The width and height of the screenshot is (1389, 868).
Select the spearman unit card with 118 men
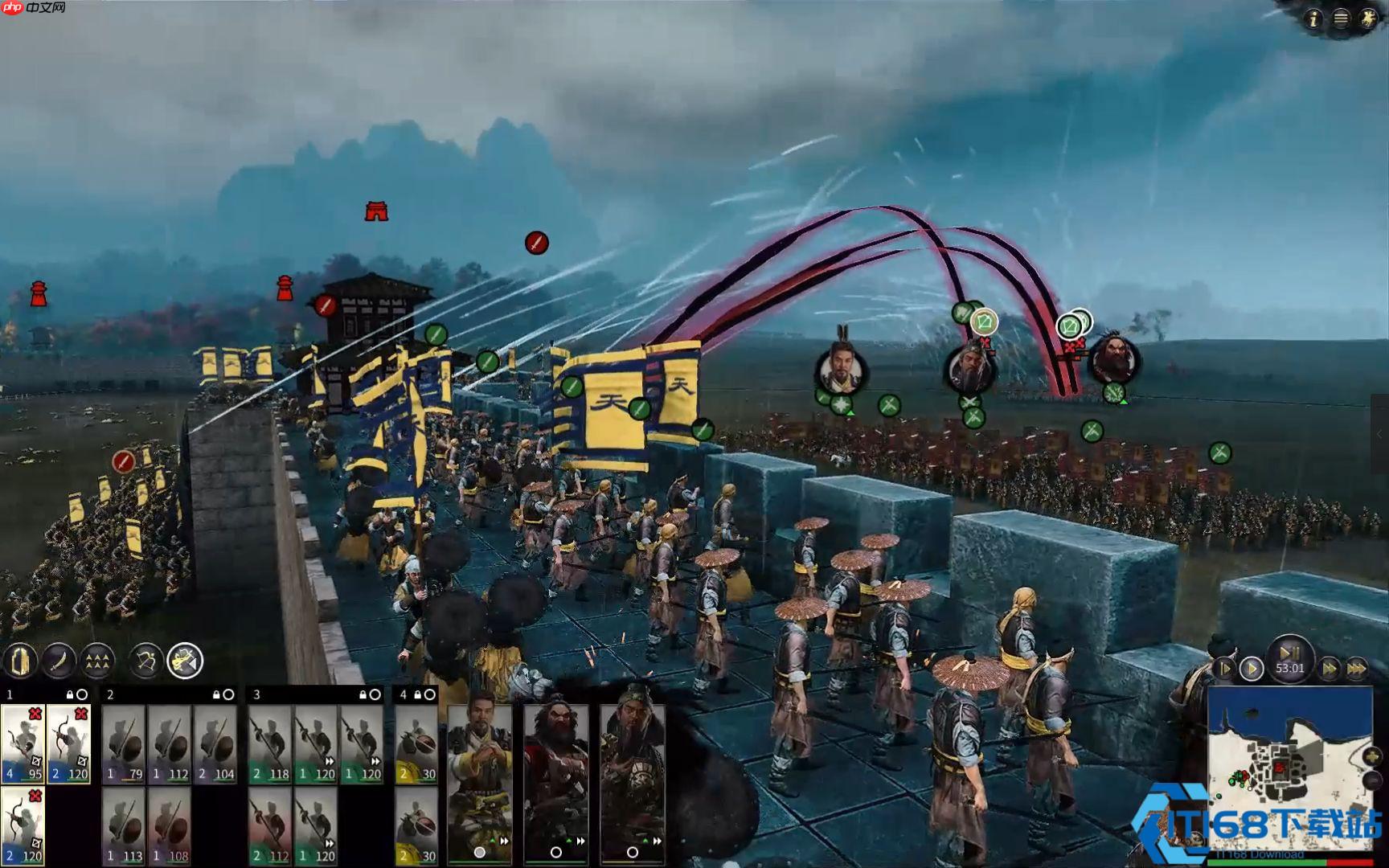pyautogui.click(x=270, y=743)
